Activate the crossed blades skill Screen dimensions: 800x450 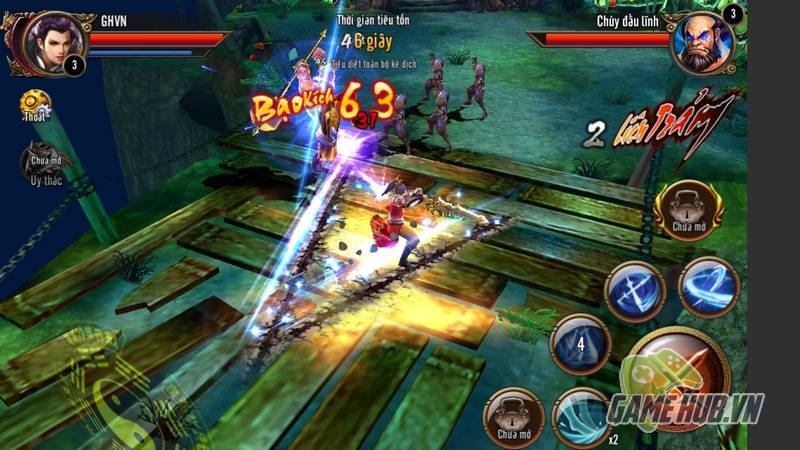634,291
